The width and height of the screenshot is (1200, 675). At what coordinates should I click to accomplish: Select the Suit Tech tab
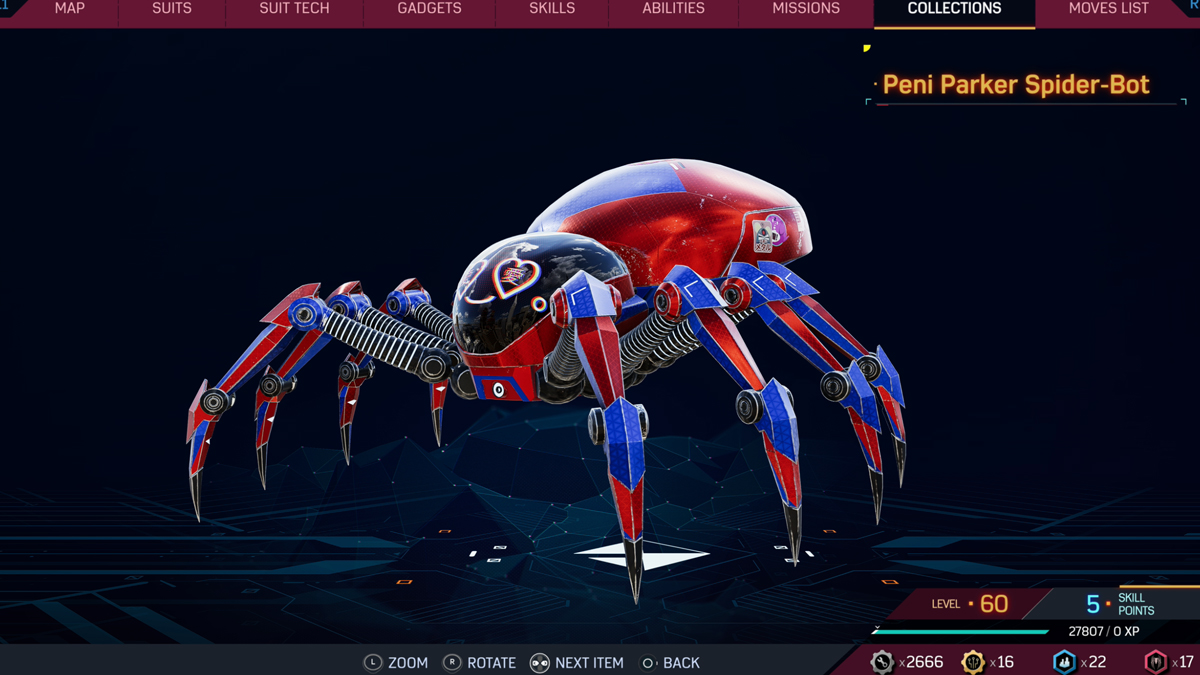[294, 9]
